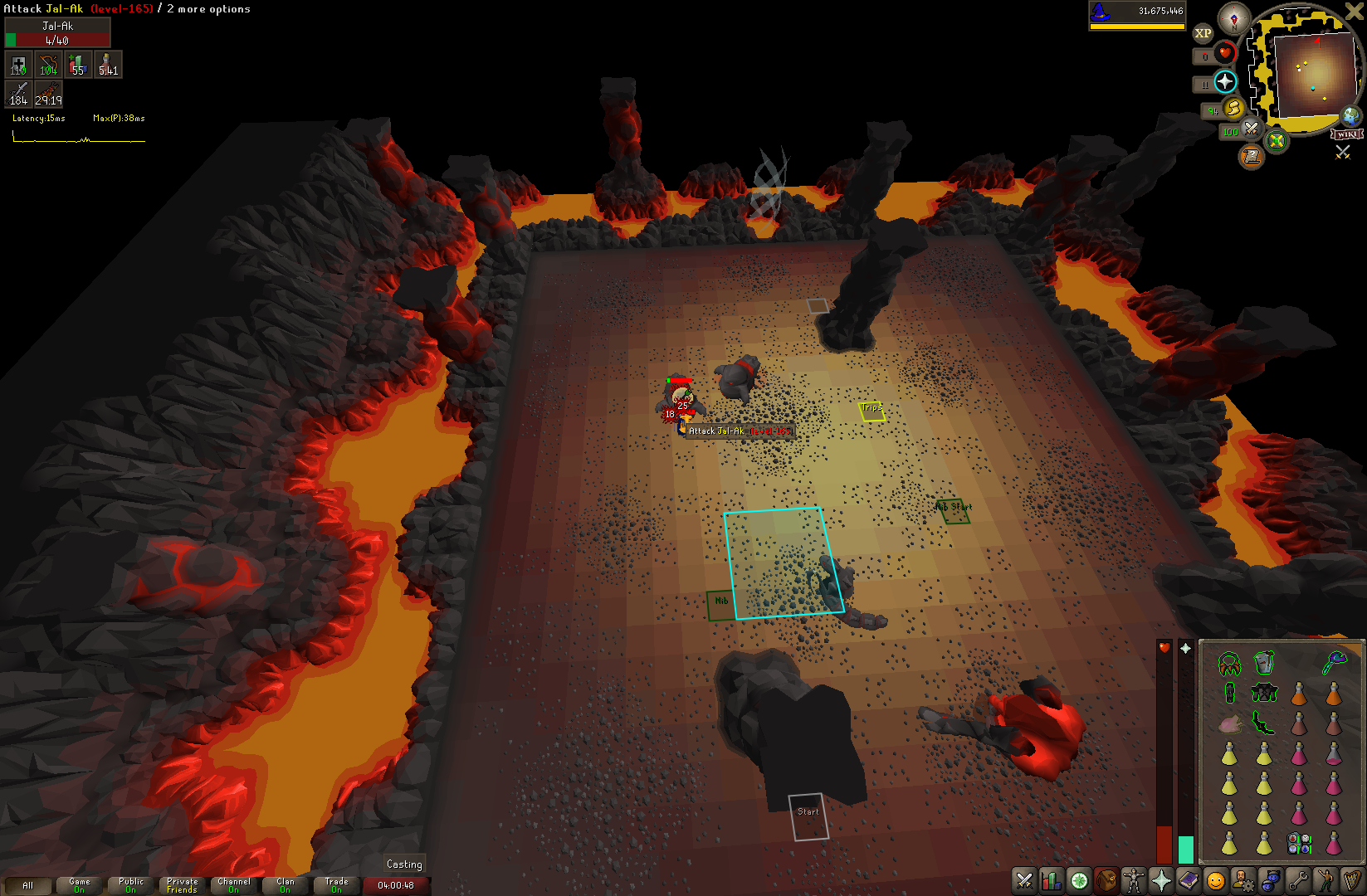
Task: Open the Spellbook tab
Action: click(1189, 880)
